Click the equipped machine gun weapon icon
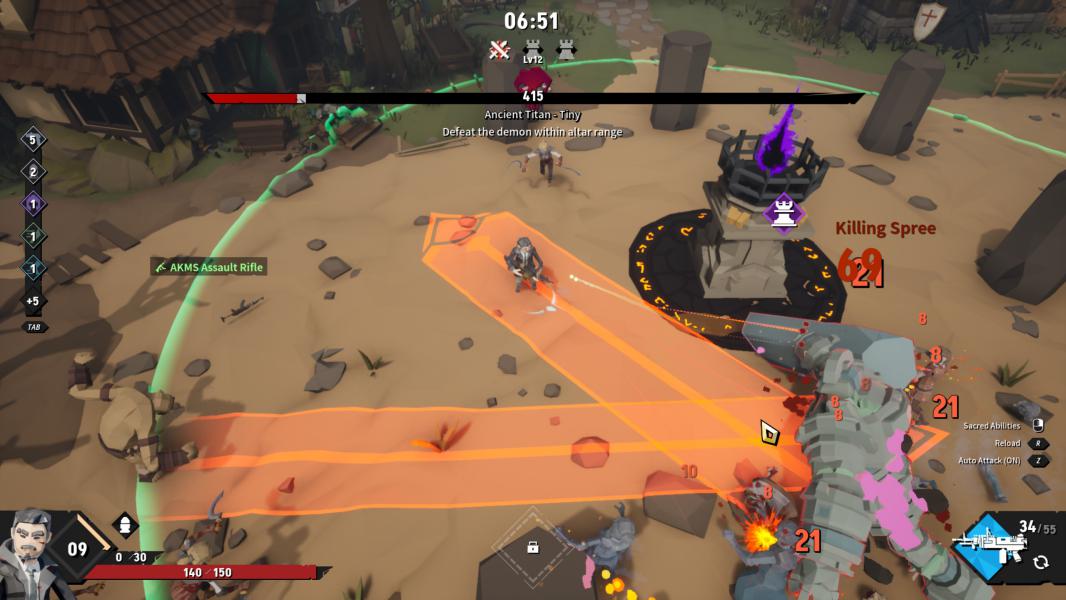Image resolution: width=1066 pixels, height=600 pixels. tap(989, 547)
